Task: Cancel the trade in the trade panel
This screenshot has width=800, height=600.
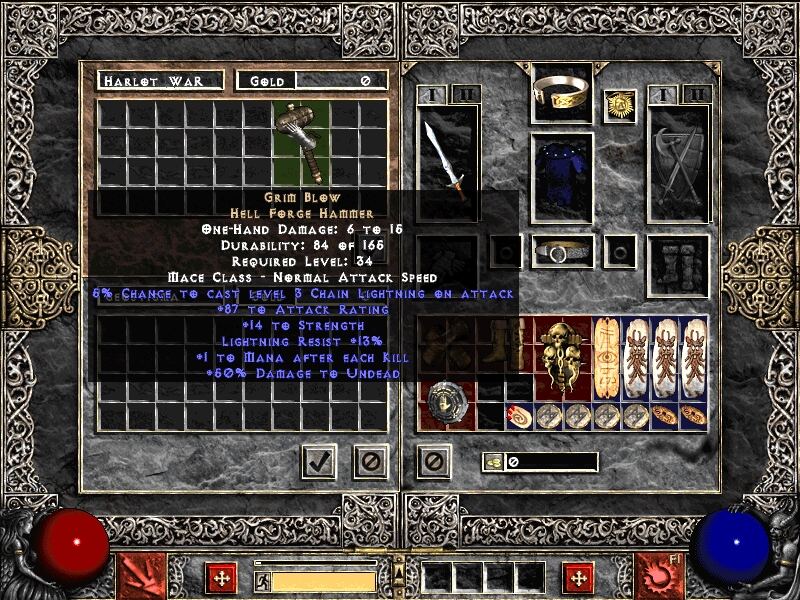Action: (x=370, y=461)
